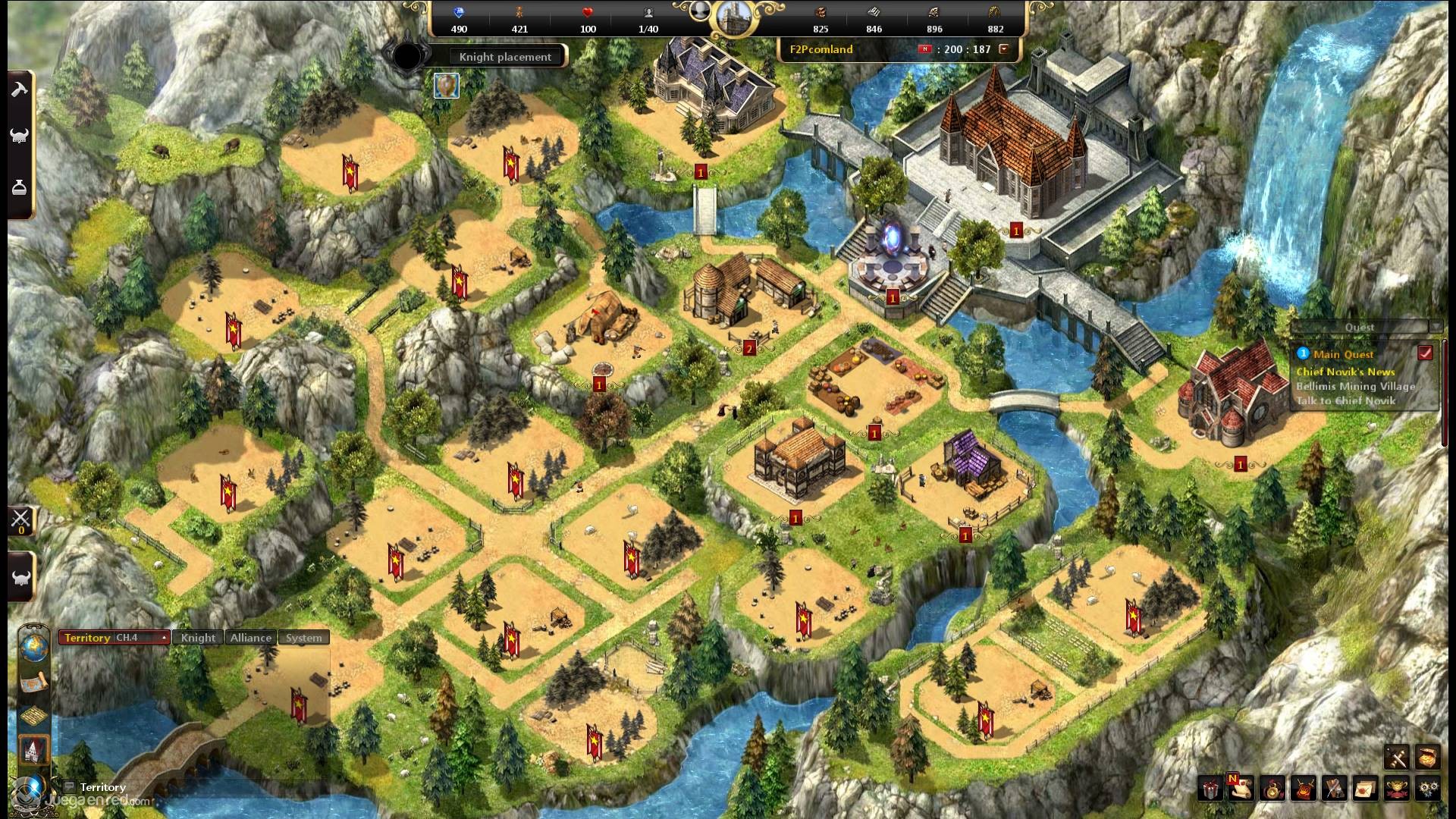Open the flask research panel
Image resolution: width=1456 pixels, height=819 pixels.
[x=19, y=188]
